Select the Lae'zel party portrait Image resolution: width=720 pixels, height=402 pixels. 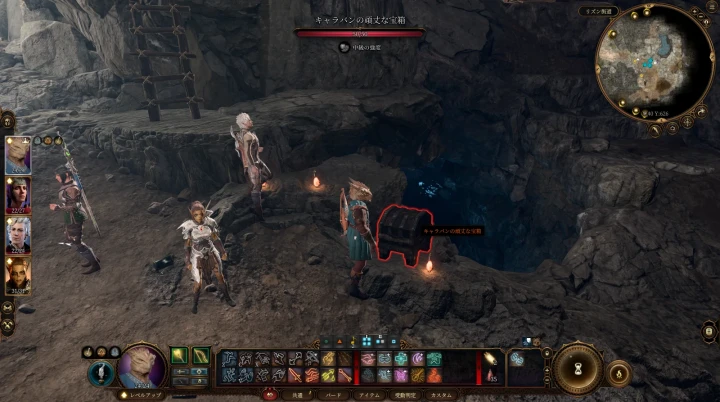[18, 275]
